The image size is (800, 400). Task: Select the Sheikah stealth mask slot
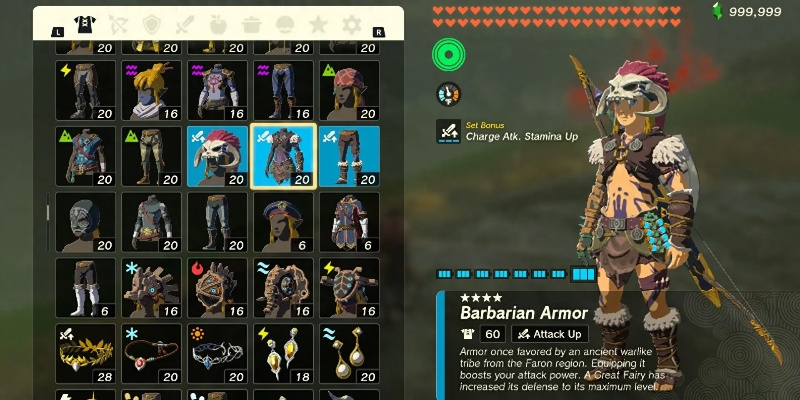coord(87,222)
